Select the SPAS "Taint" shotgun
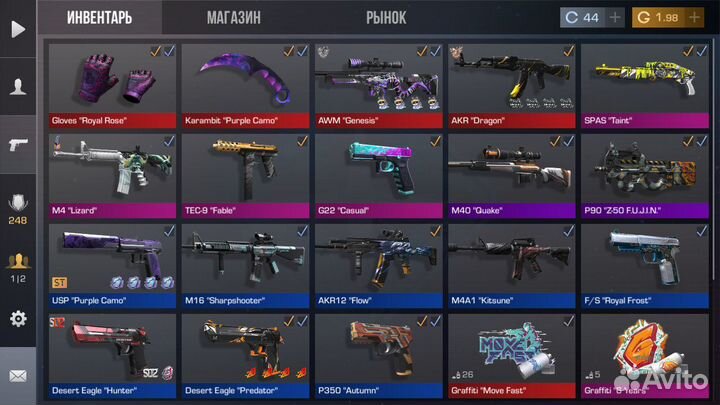720x405 pixels. click(644, 84)
